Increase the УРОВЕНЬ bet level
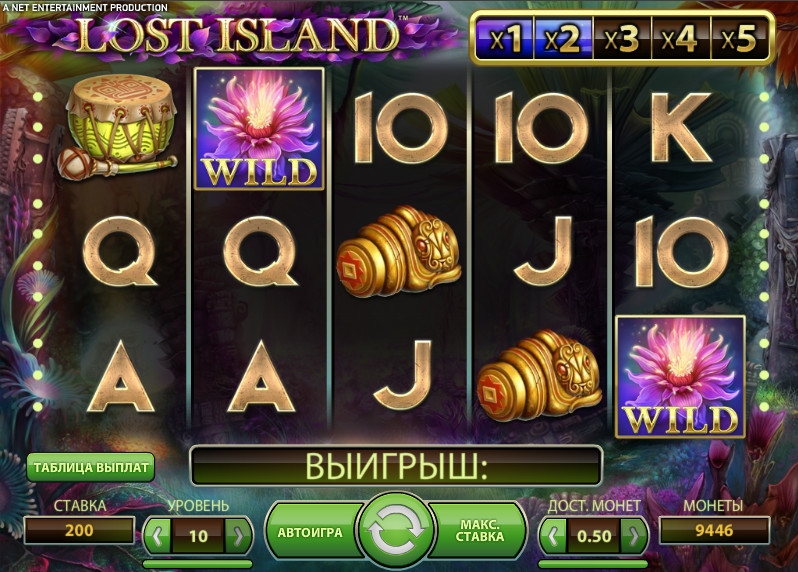This screenshot has width=798, height=572. (x=238, y=535)
